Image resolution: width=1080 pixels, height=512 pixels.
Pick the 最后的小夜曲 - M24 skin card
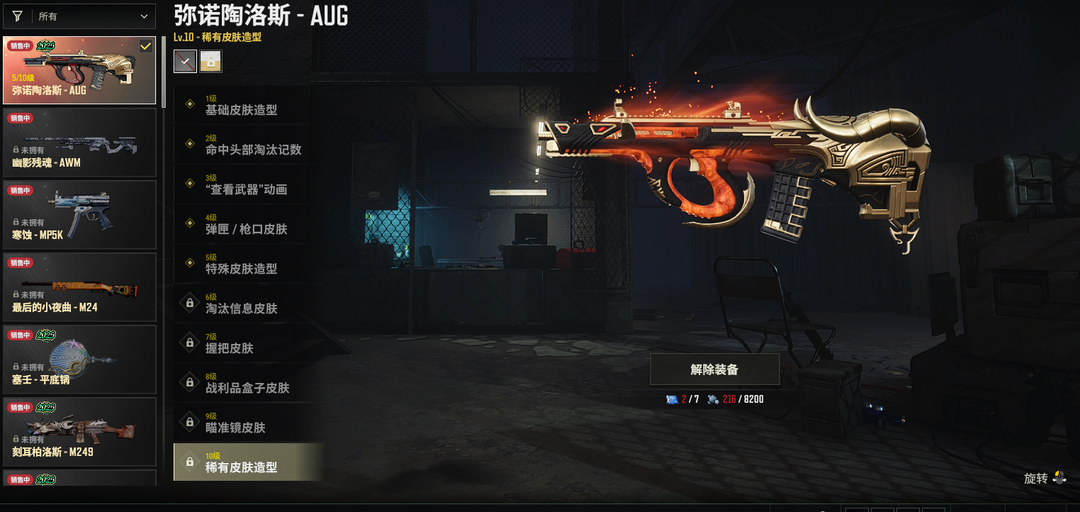click(x=80, y=287)
